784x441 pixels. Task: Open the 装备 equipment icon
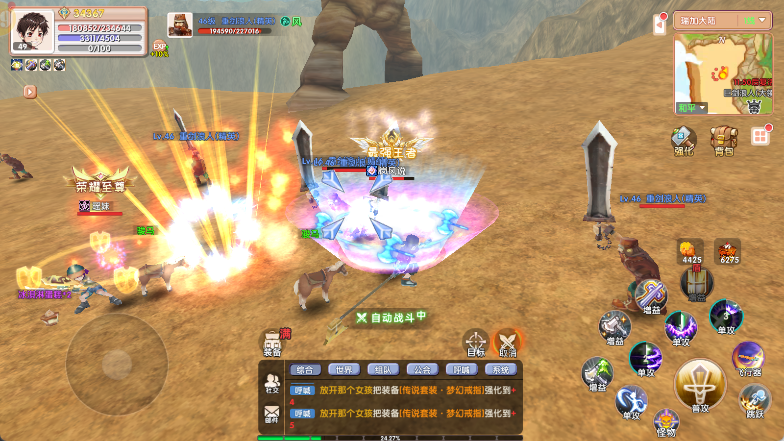272,344
